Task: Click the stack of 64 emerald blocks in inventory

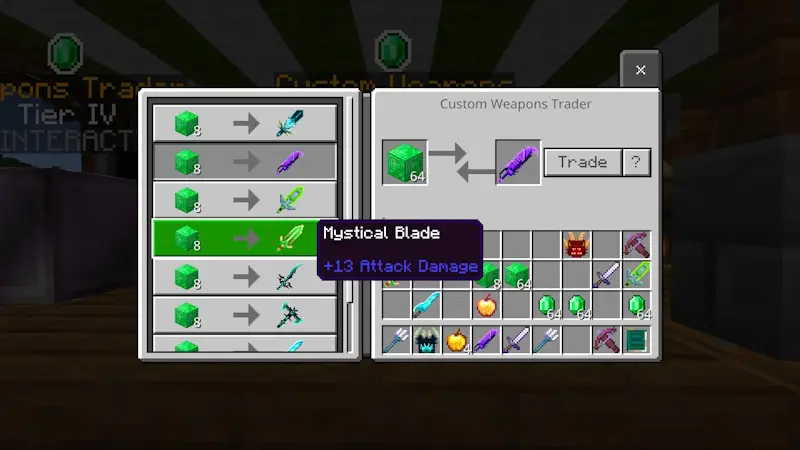Action: coord(516,275)
